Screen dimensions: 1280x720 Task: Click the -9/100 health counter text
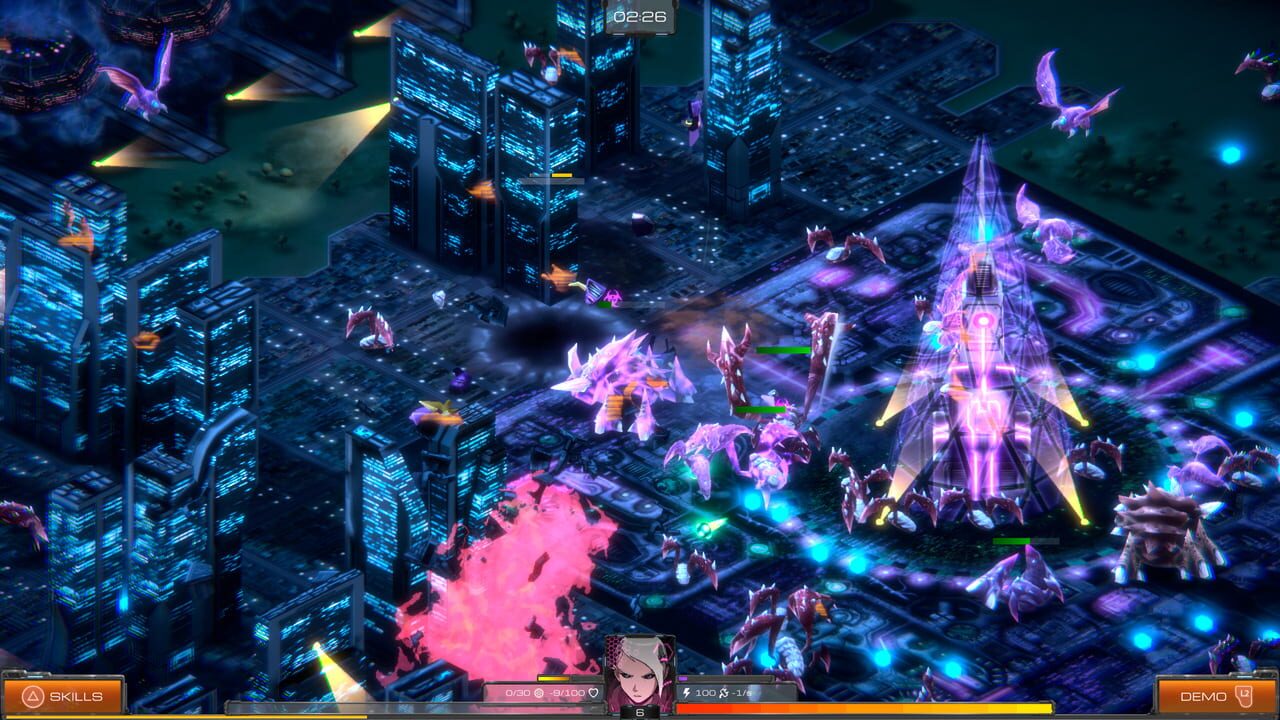(x=565, y=693)
